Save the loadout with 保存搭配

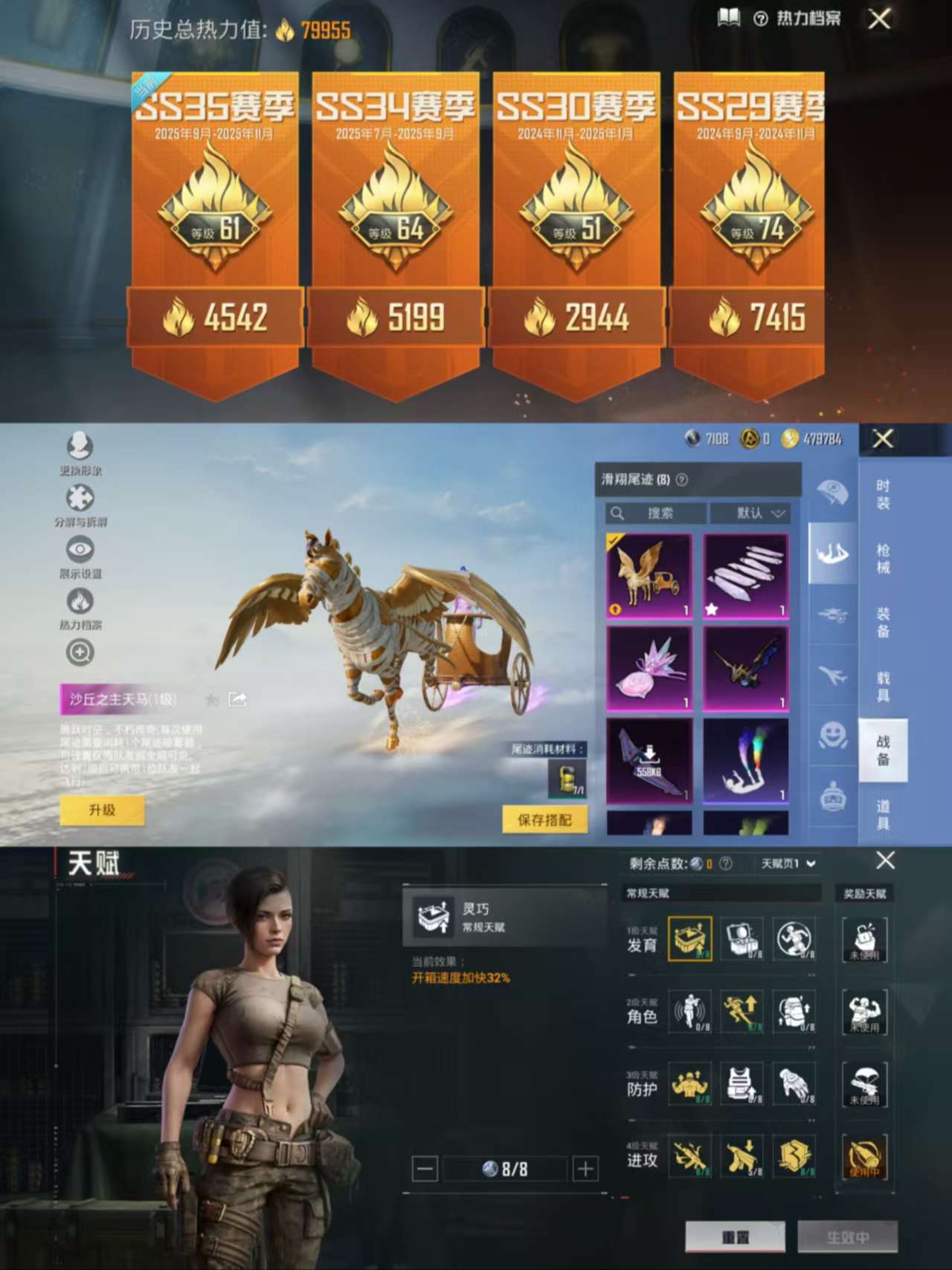pos(544,820)
